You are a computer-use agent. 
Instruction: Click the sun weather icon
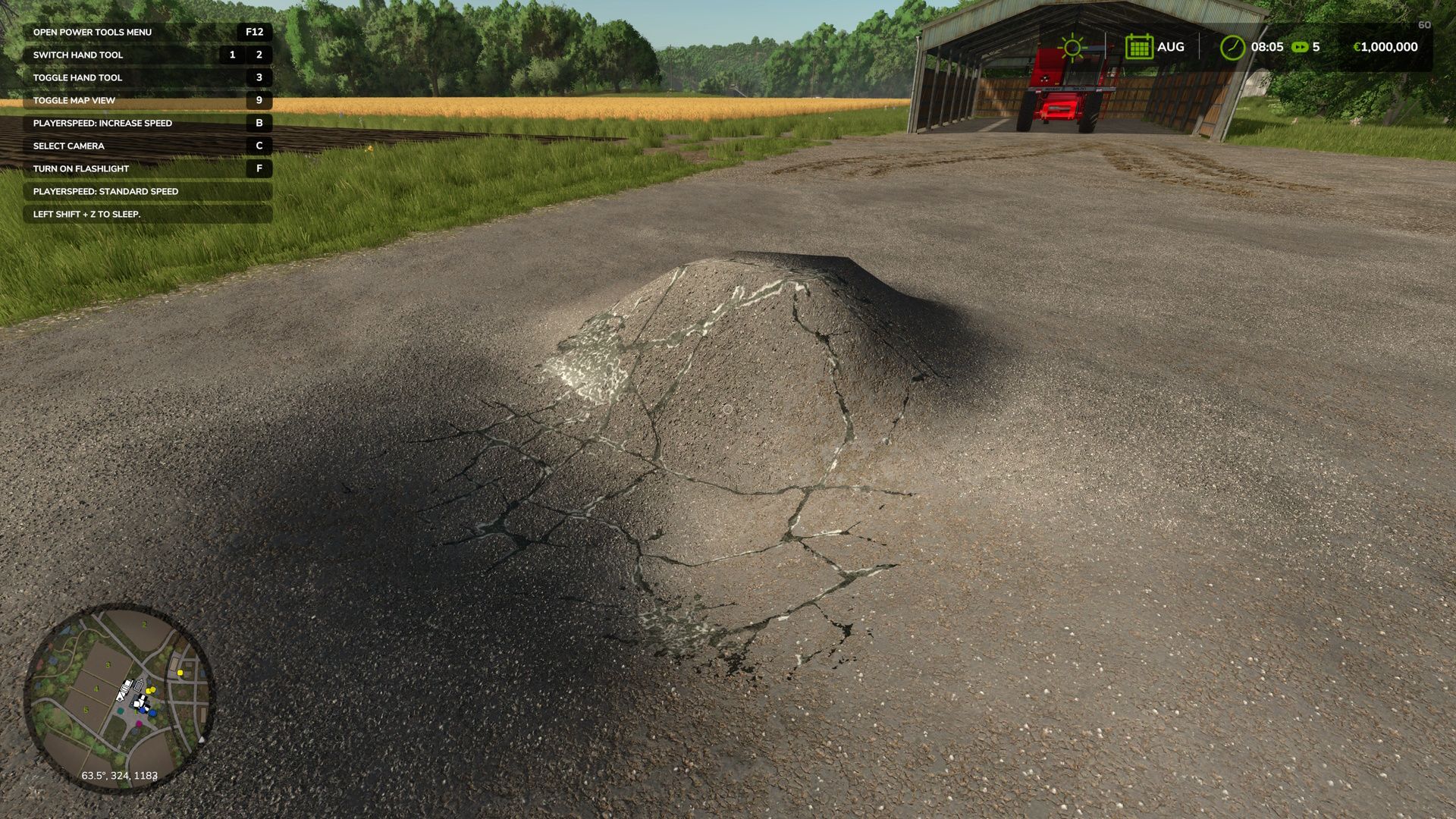tap(1072, 47)
